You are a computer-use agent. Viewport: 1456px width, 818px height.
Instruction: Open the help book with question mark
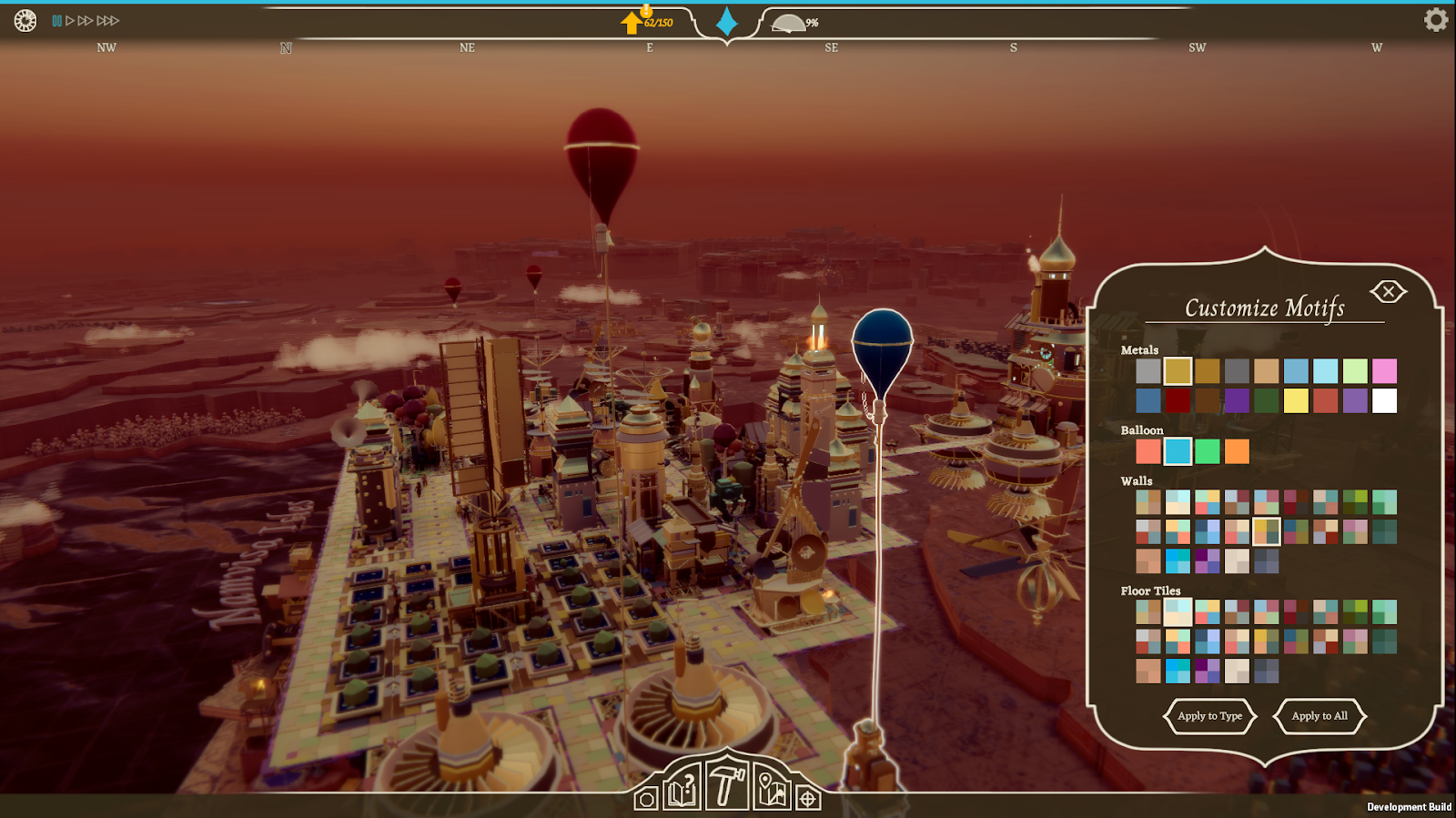[682, 788]
